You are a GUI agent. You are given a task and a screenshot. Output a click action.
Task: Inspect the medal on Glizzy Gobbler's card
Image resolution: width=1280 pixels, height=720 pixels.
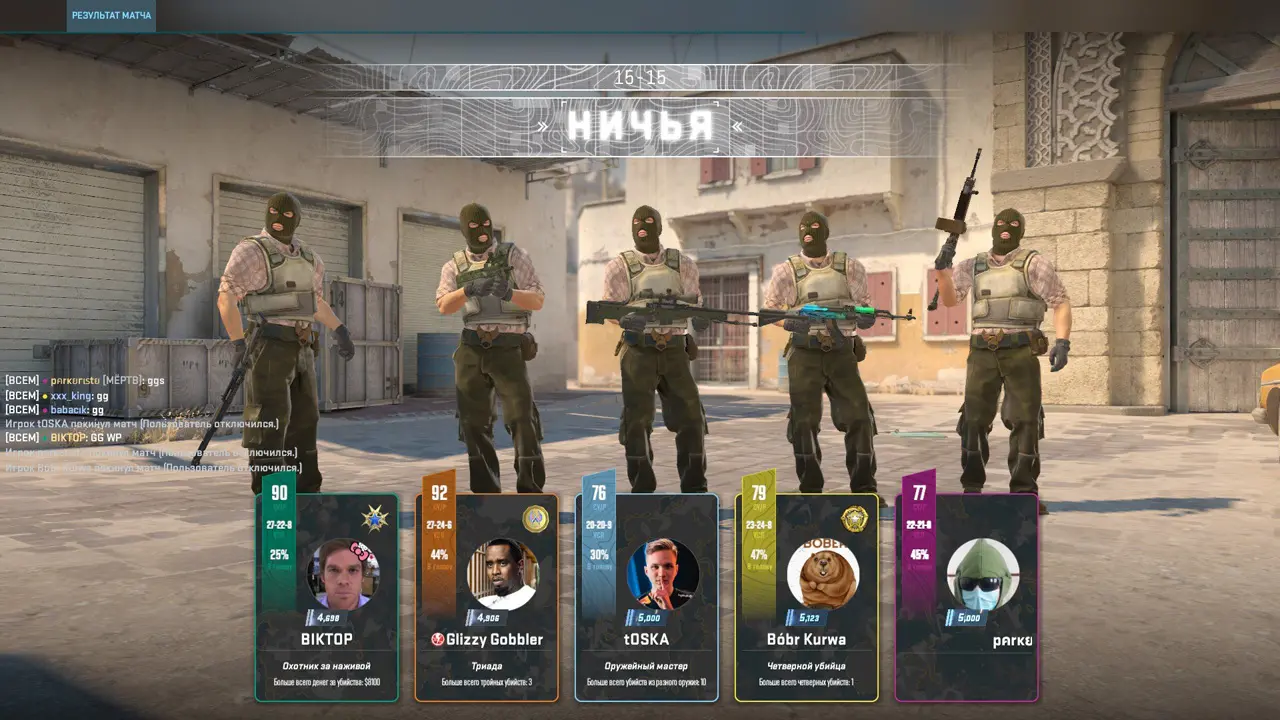535,519
